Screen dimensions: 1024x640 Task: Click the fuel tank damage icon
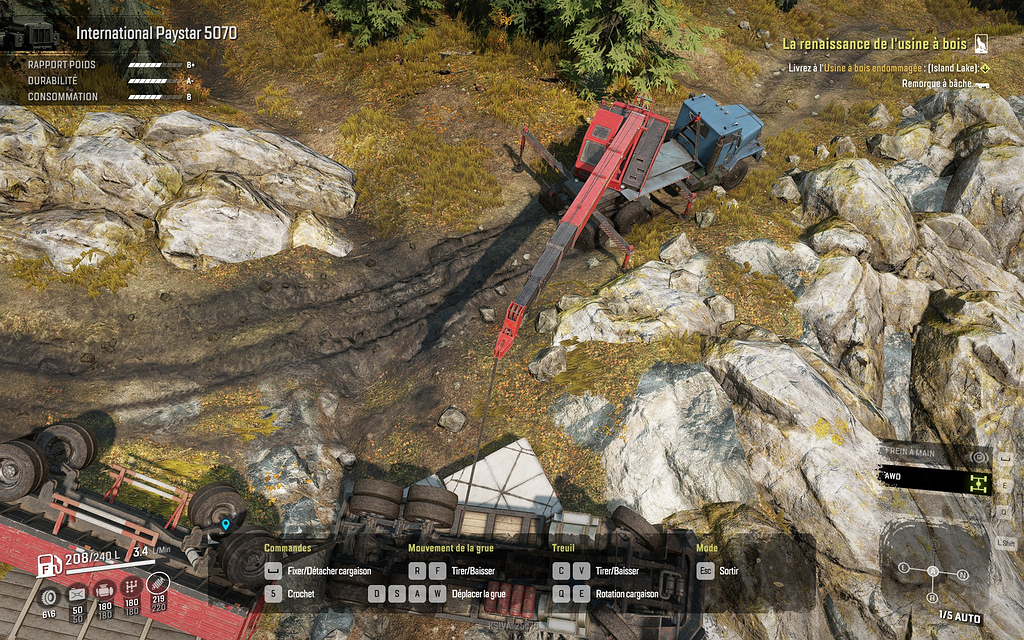77,593
